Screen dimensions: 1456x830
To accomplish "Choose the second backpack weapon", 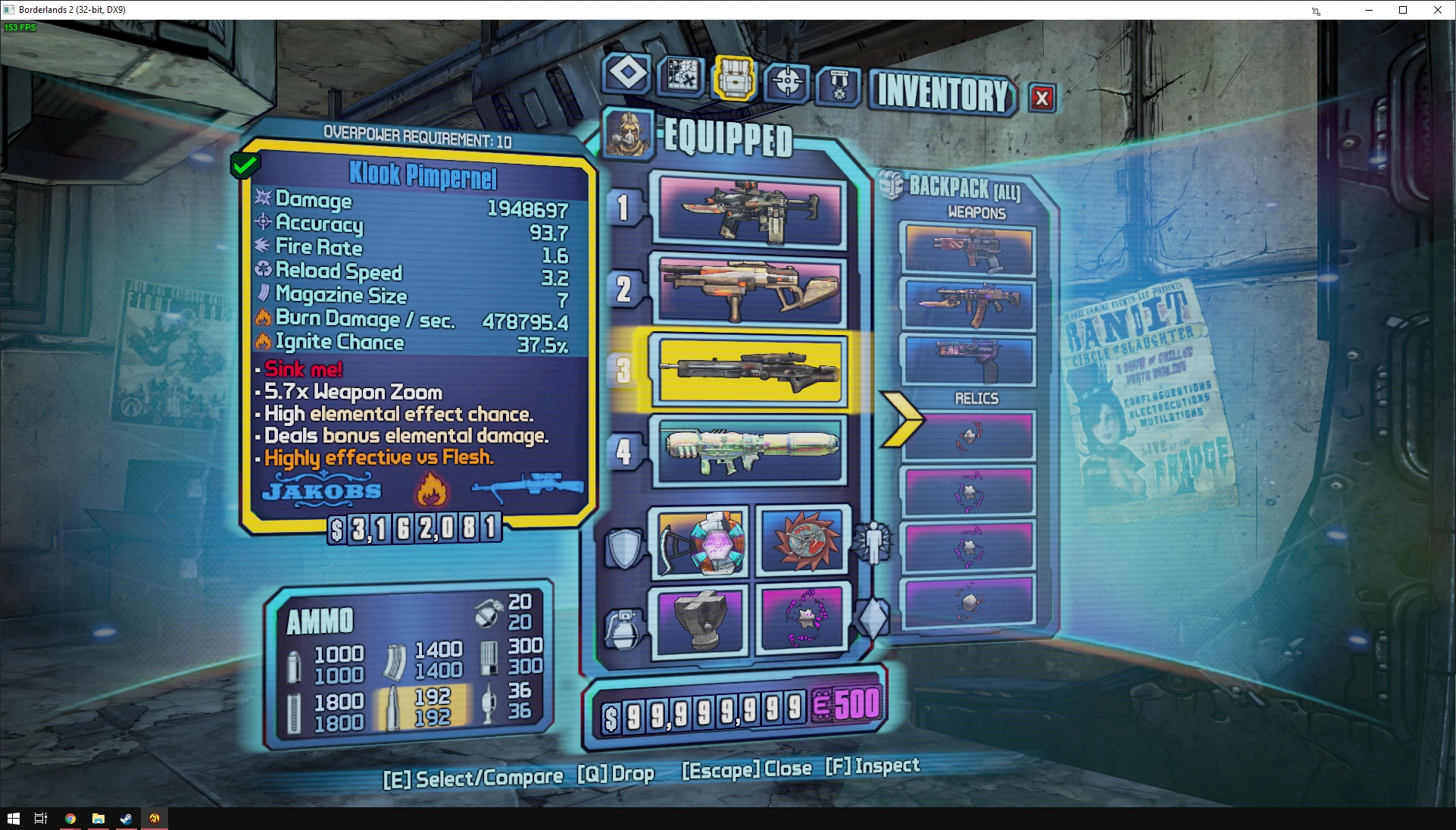I will point(969,304).
